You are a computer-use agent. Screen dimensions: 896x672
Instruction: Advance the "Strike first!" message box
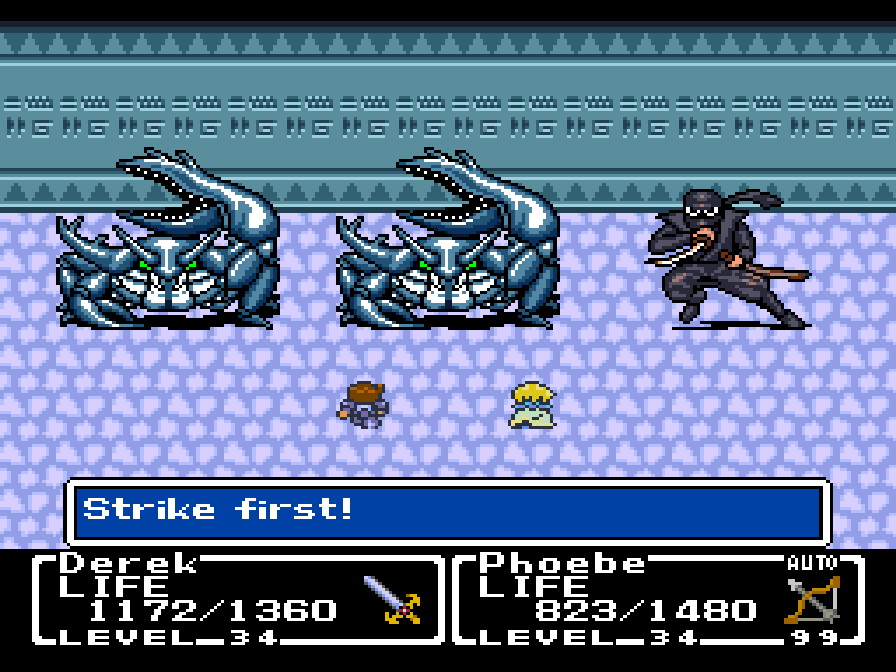pyautogui.click(x=448, y=512)
